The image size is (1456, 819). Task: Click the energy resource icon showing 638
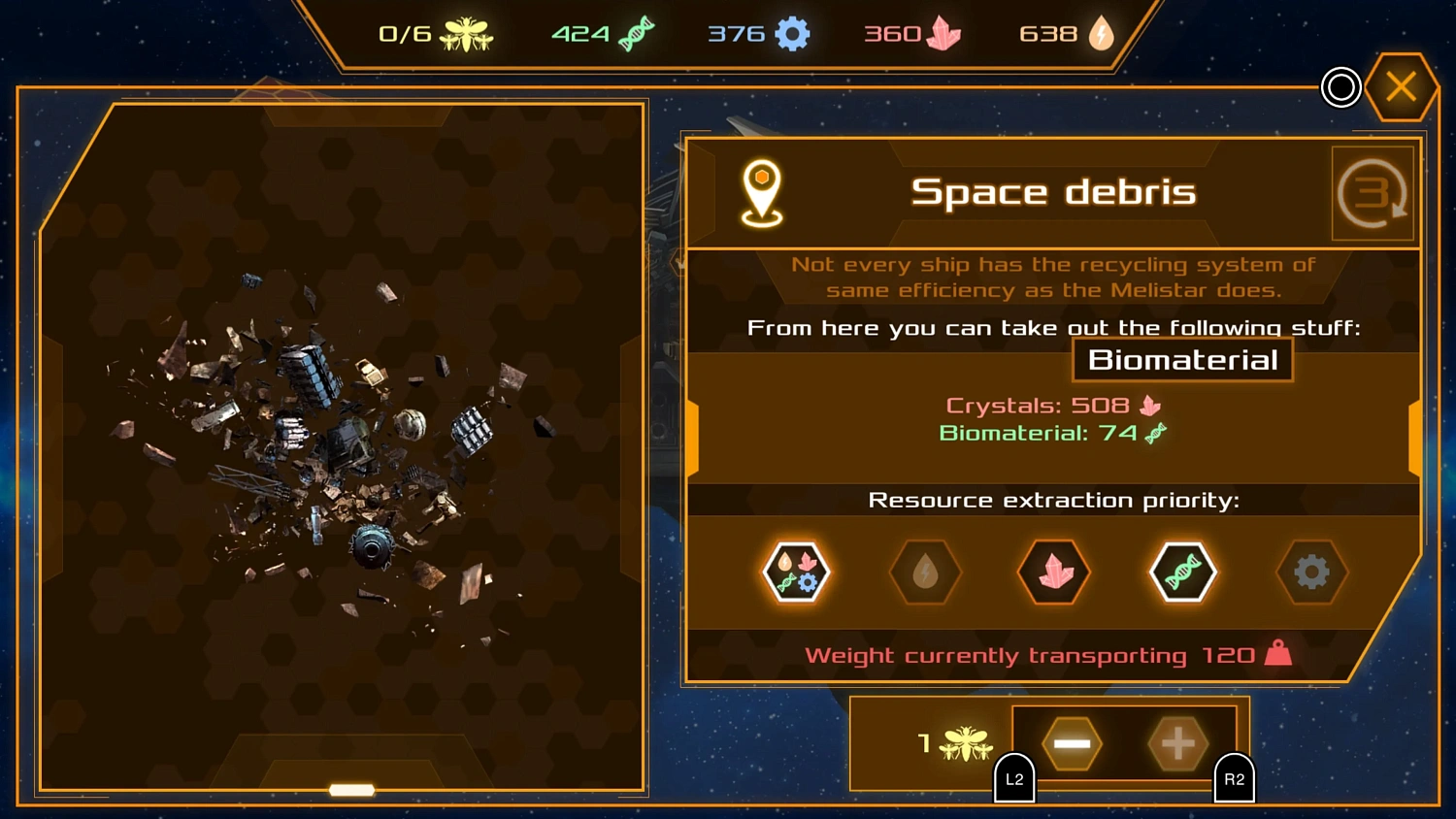[x=1104, y=32]
